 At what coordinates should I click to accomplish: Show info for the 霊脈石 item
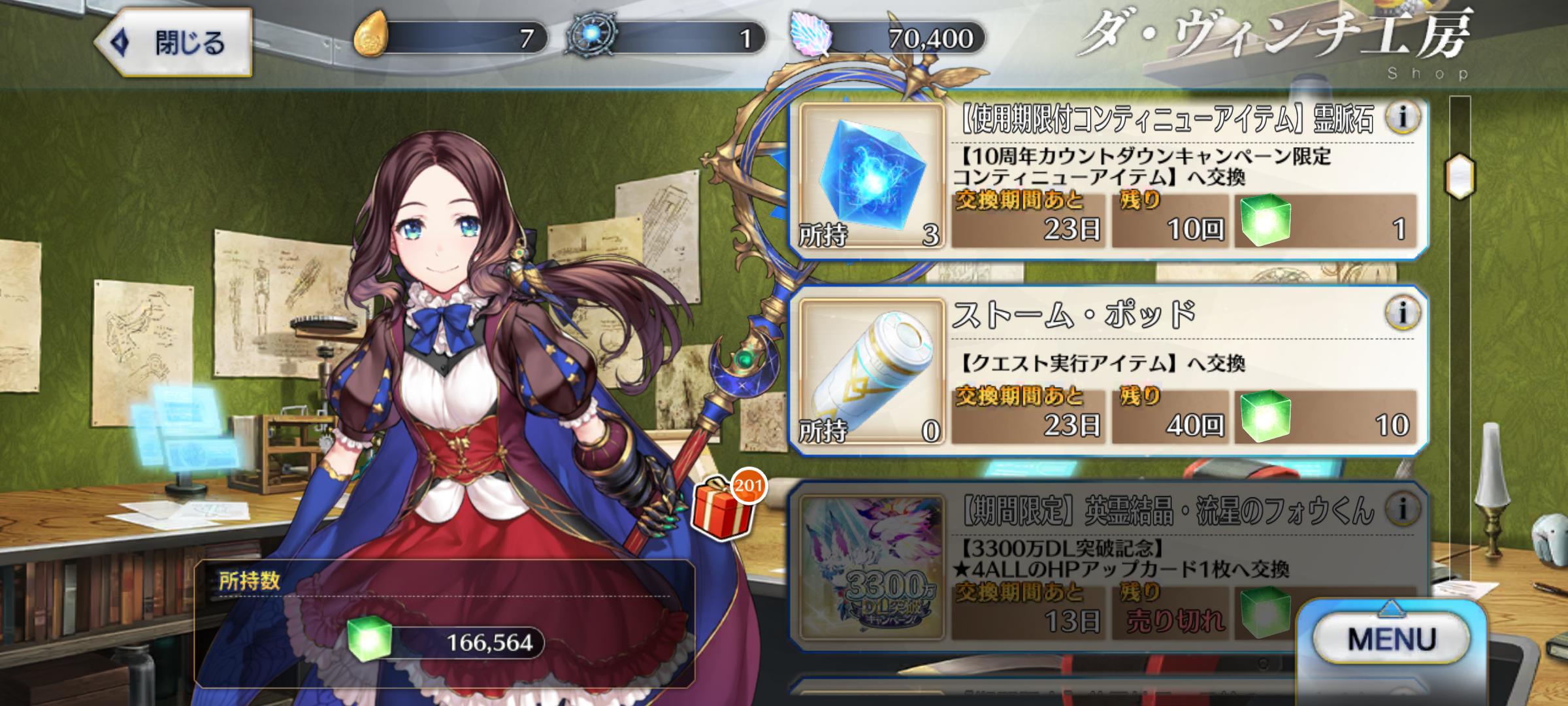coord(1401,118)
